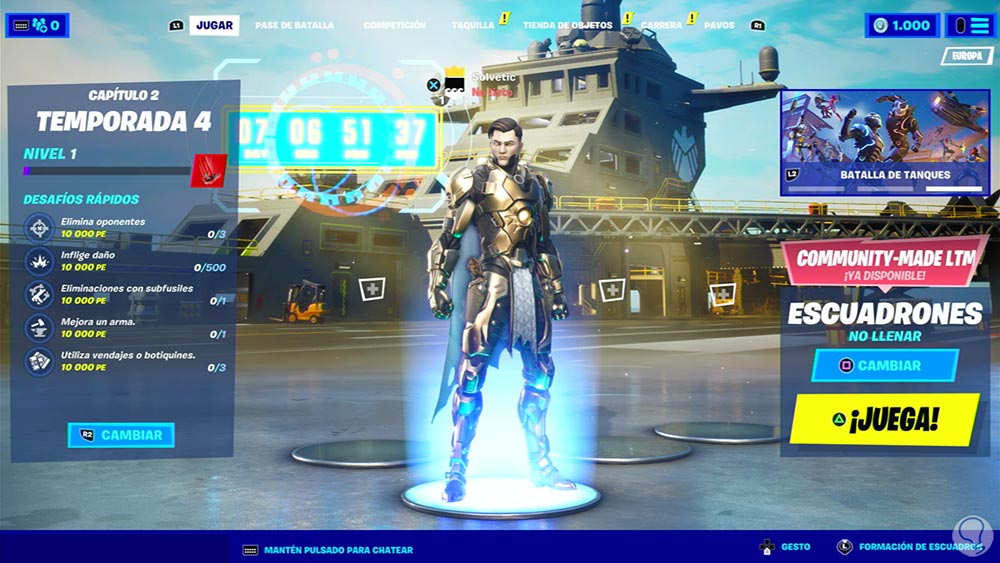Select the Elimina oponentes challenge
The image size is (1000, 563).
pos(125,227)
